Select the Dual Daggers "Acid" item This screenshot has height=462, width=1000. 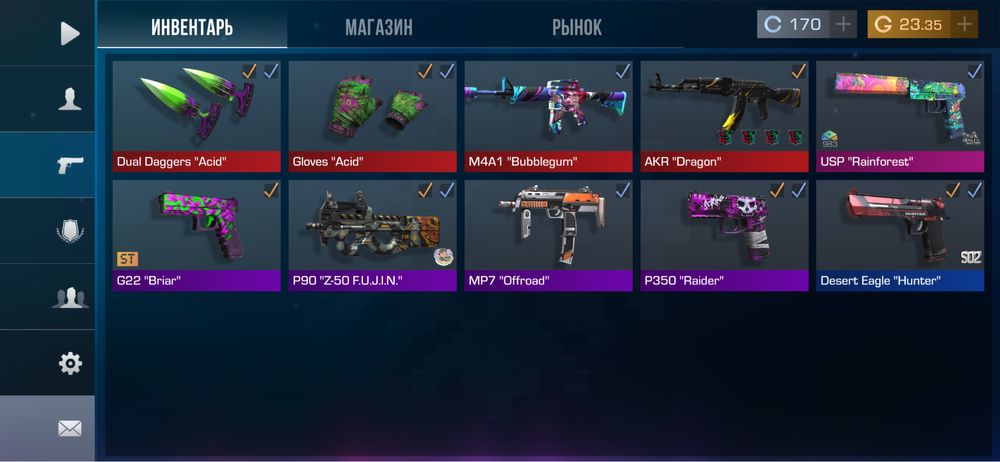197,116
